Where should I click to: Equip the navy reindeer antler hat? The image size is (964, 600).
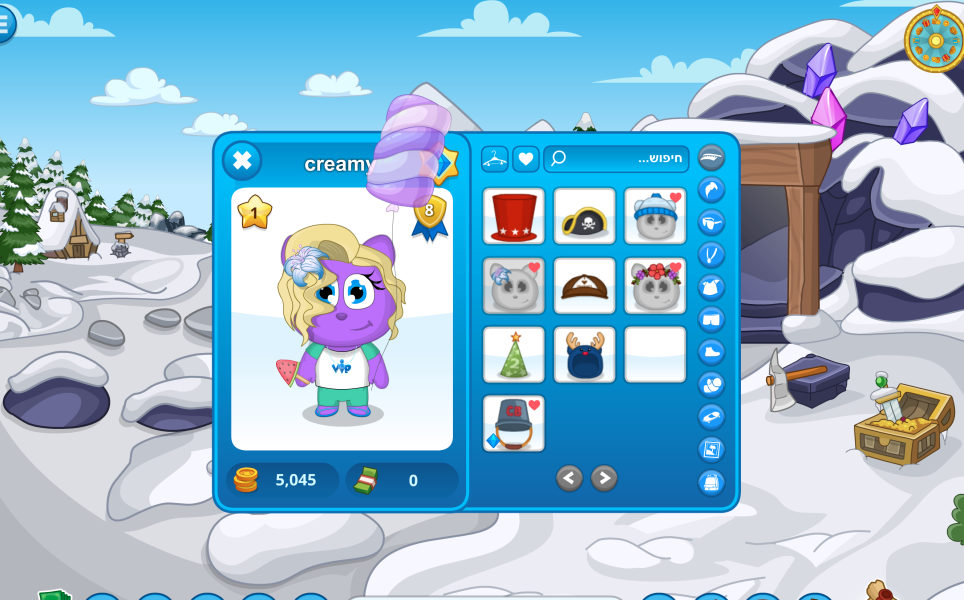(x=584, y=355)
